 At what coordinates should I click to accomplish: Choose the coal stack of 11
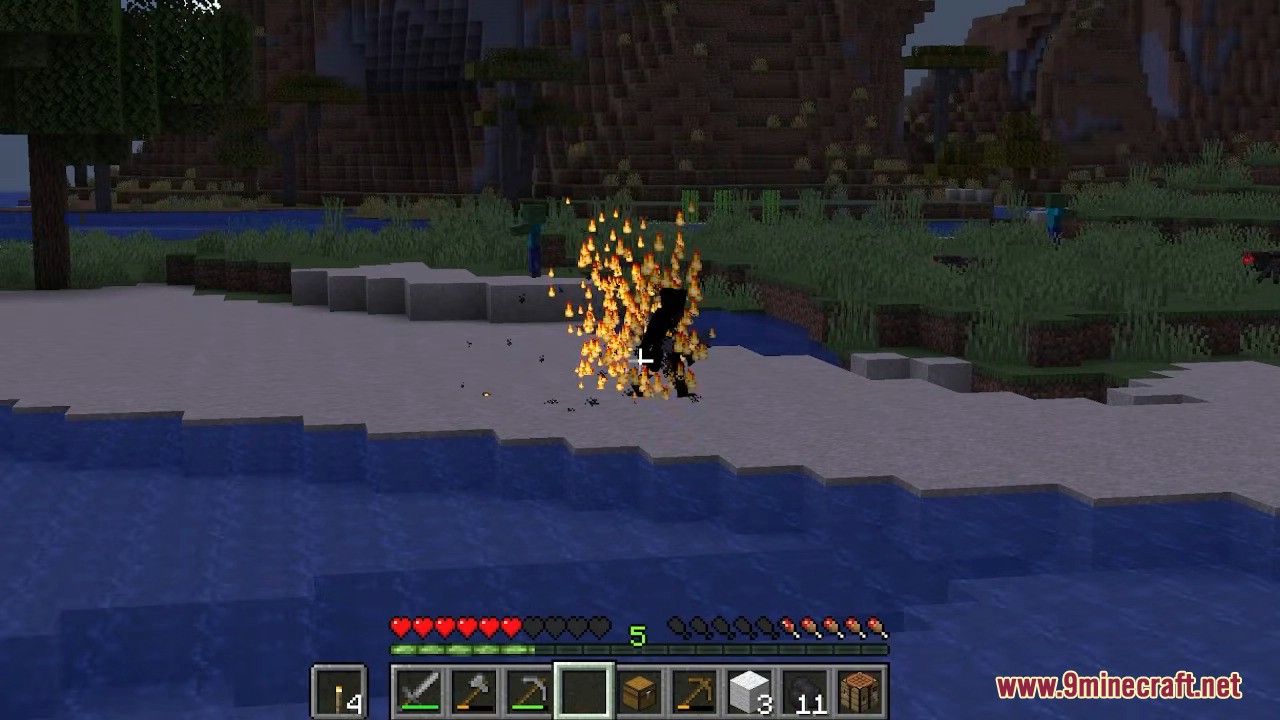click(802, 691)
